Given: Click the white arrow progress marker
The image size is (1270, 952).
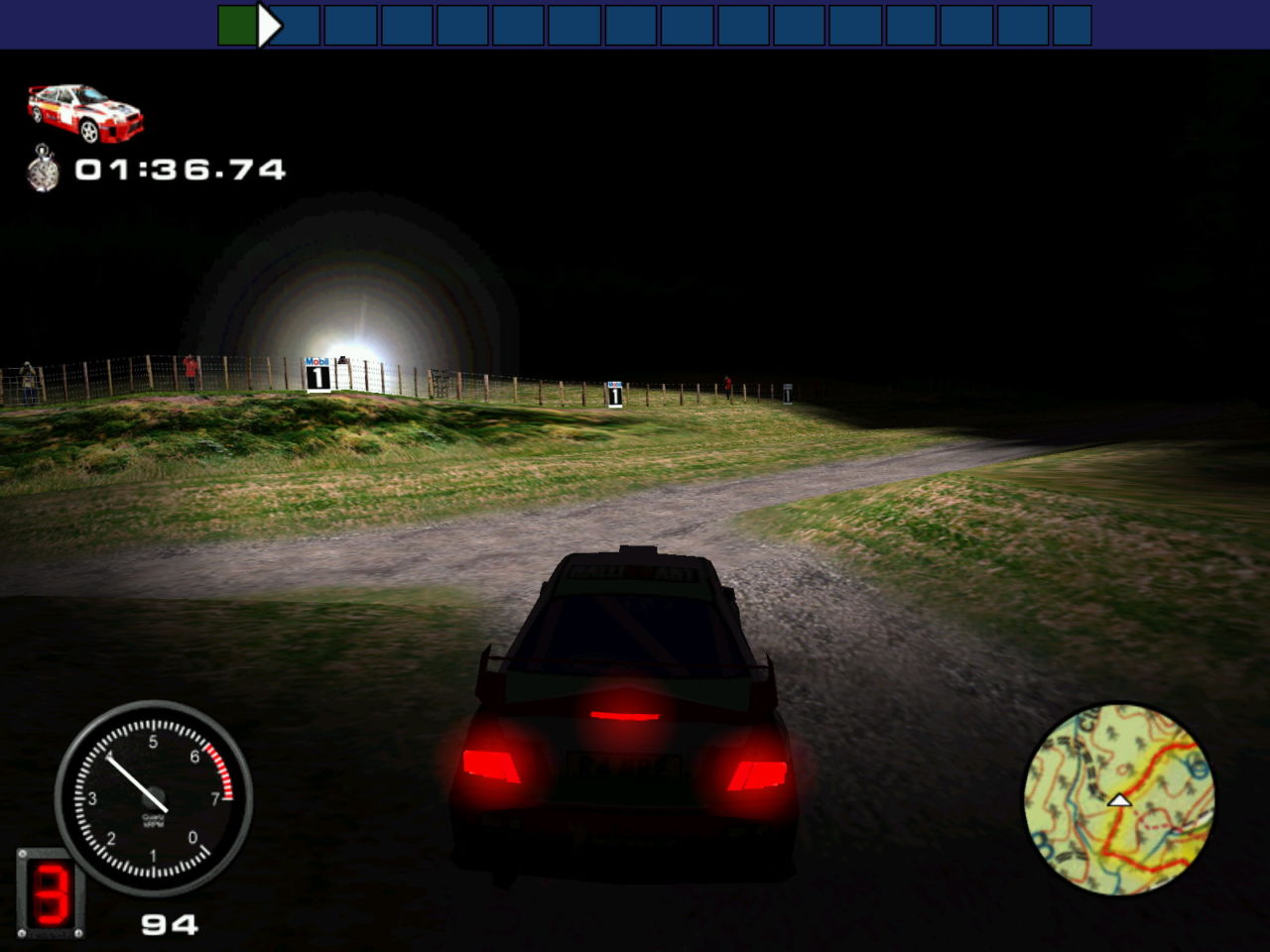Looking at the screenshot, I should point(269,26).
